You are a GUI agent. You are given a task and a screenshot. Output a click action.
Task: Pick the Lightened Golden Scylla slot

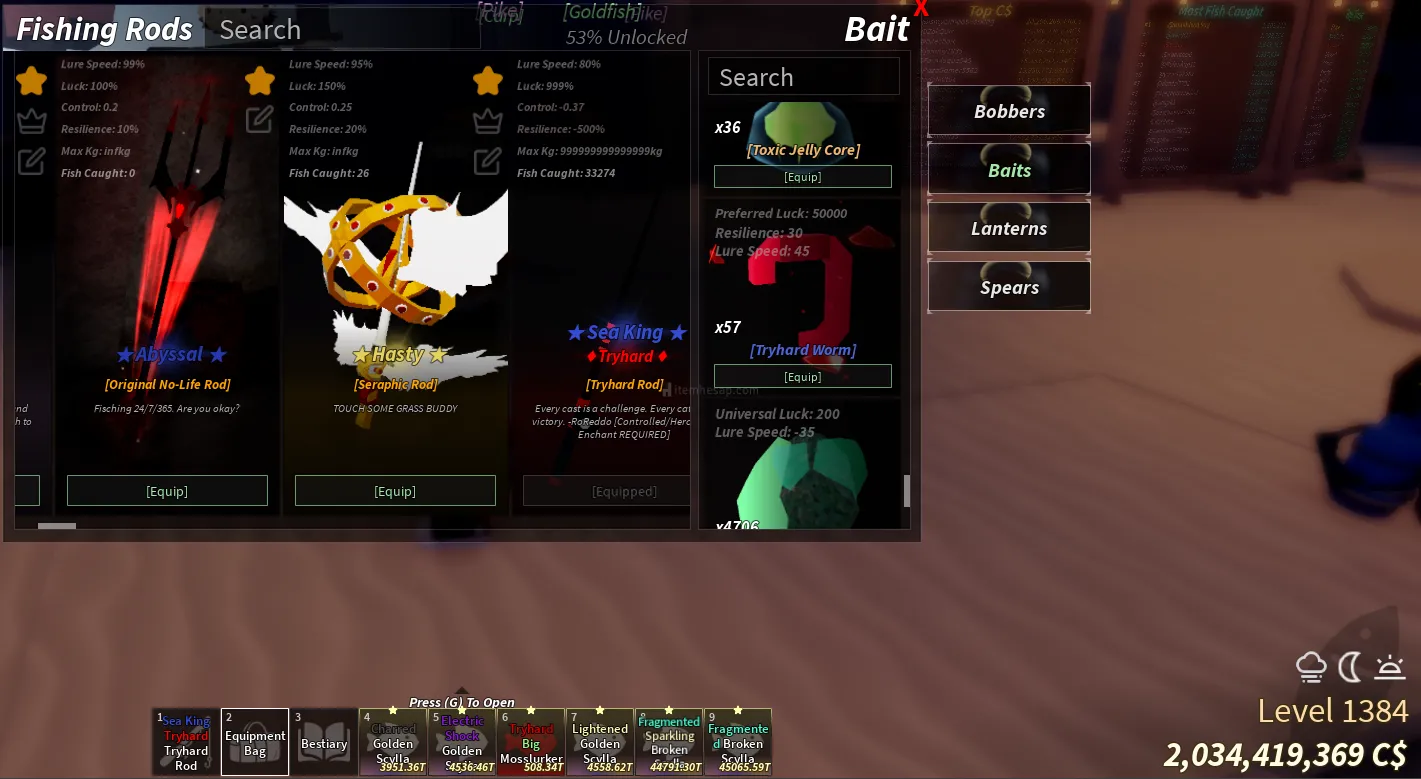pyautogui.click(x=600, y=742)
